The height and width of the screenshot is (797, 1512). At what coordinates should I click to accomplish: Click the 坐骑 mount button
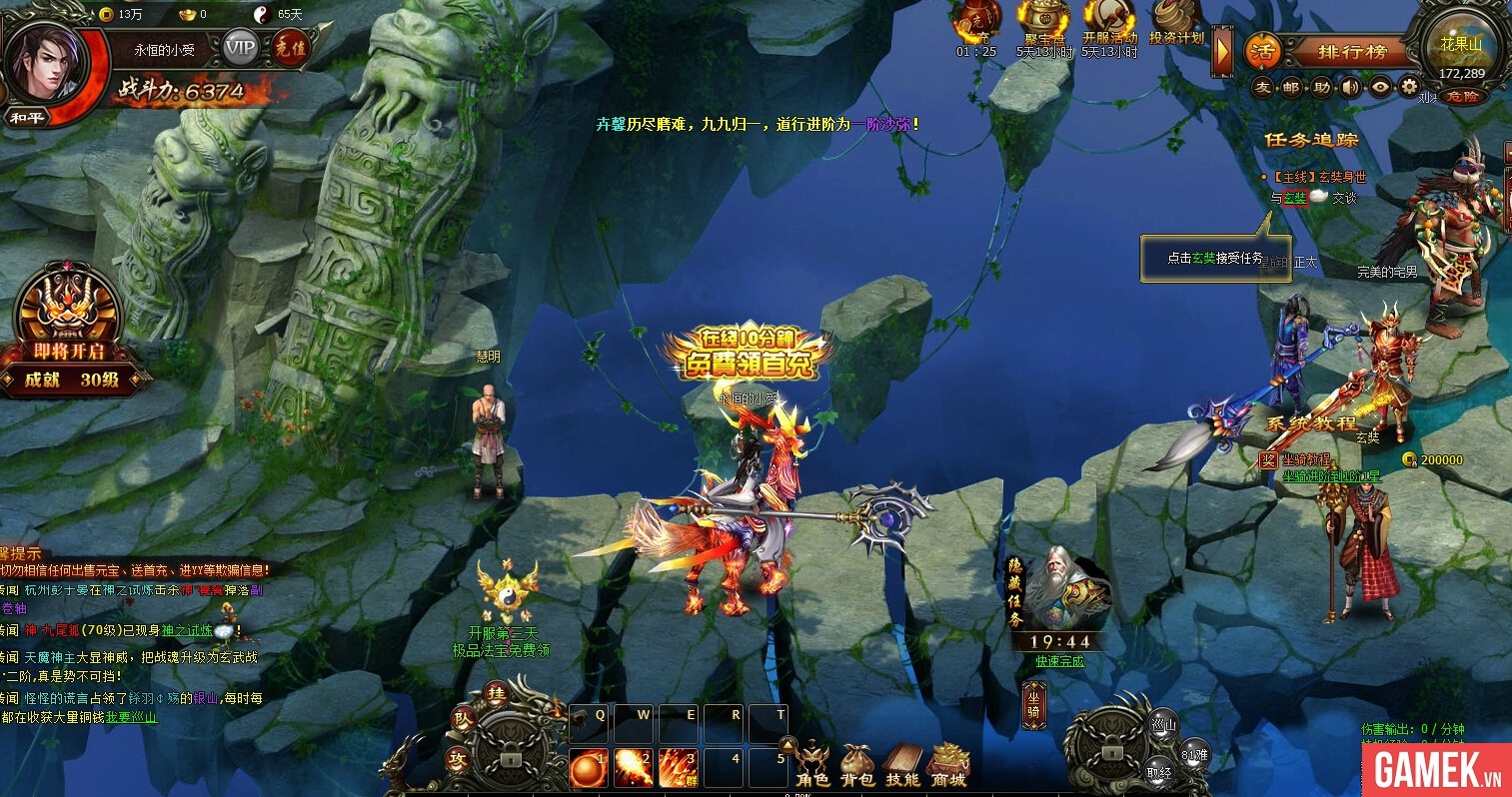tap(1033, 705)
